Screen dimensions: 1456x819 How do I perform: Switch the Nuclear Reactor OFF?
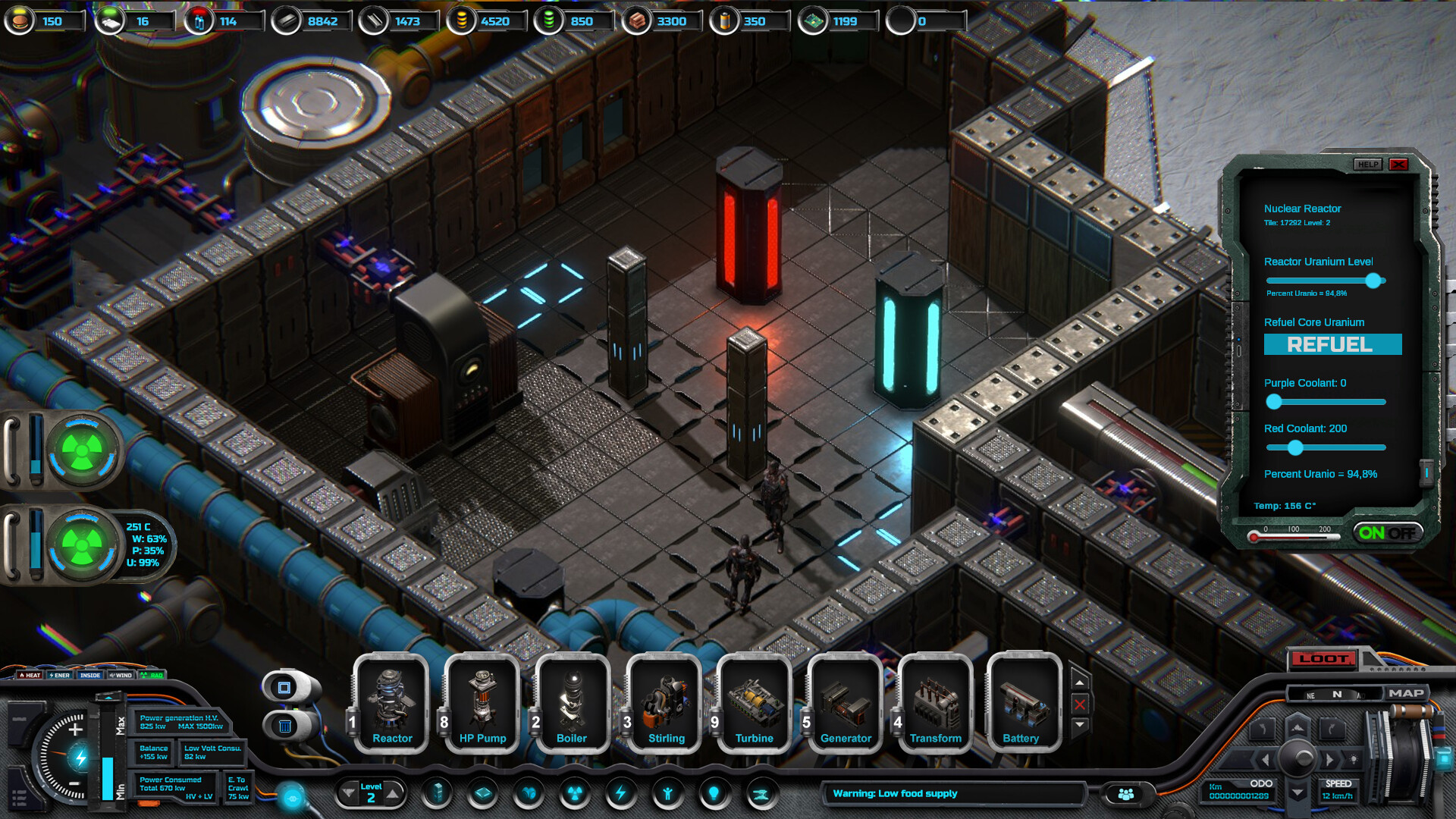1401,532
